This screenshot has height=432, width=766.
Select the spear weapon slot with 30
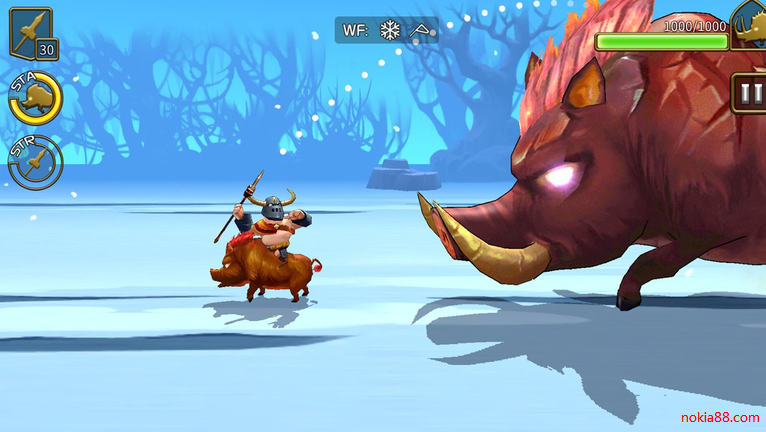[x=31, y=34]
